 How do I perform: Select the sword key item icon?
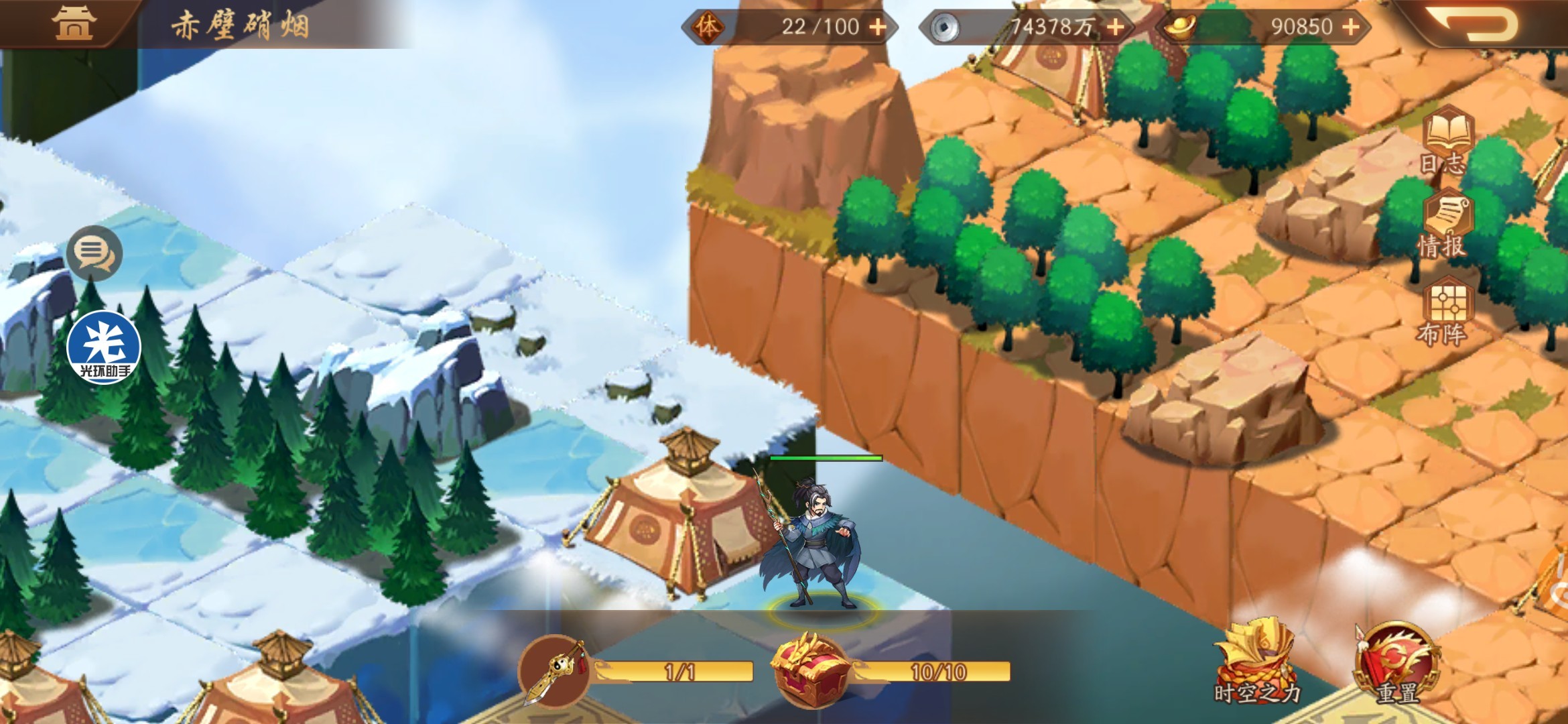tap(554, 670)
